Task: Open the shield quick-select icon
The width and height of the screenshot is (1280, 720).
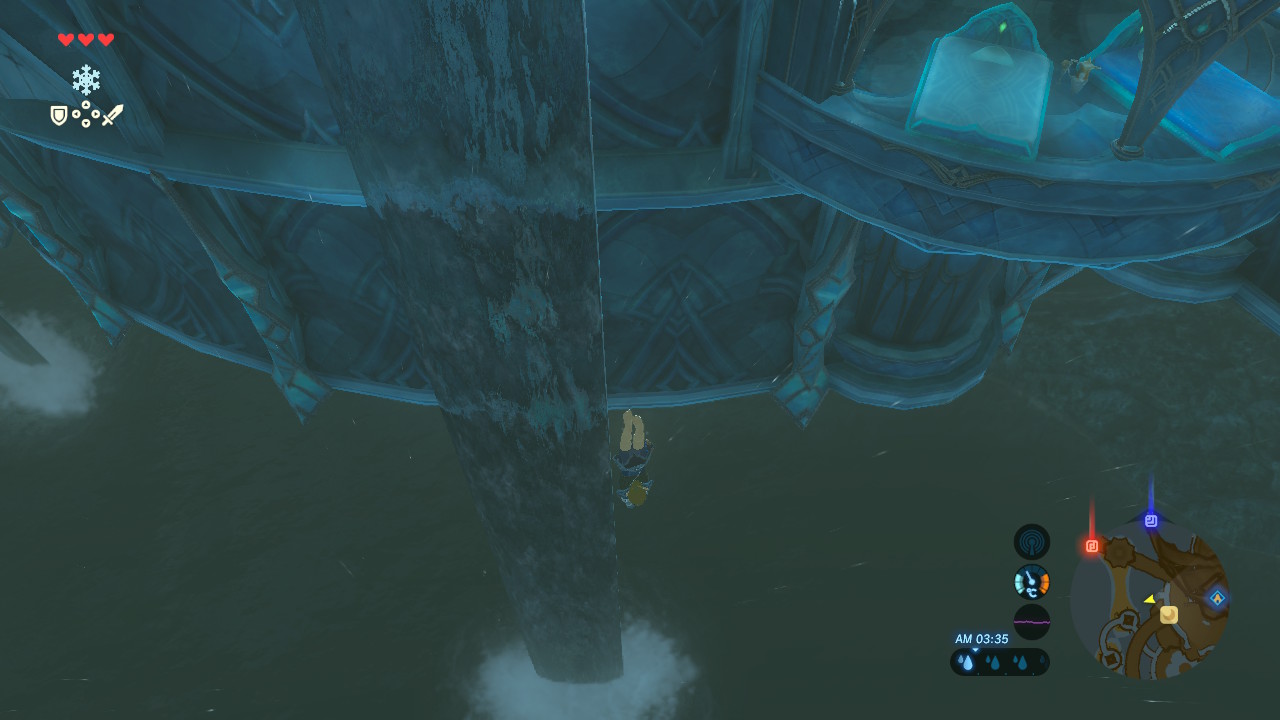Action: point(59,116)
